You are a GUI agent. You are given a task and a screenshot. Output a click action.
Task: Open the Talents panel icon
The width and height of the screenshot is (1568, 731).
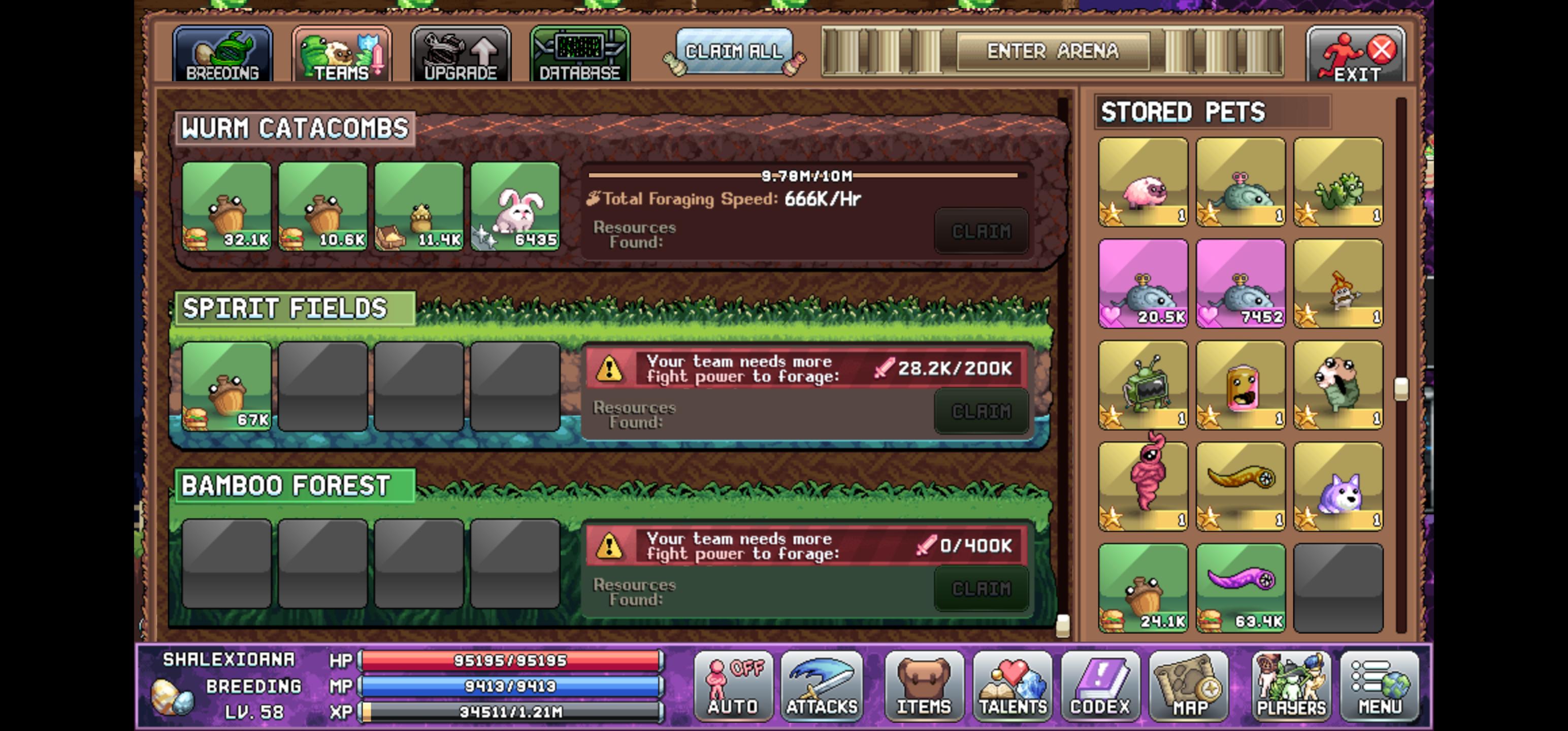point(1012,686)
